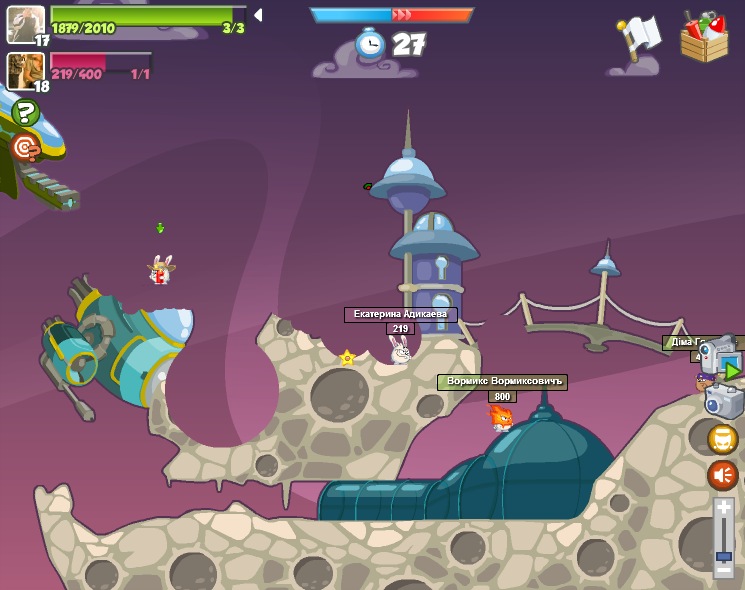This screenshot has height=590, width=745.
Task: Open the green question mark help
Action: click(25, 112)
